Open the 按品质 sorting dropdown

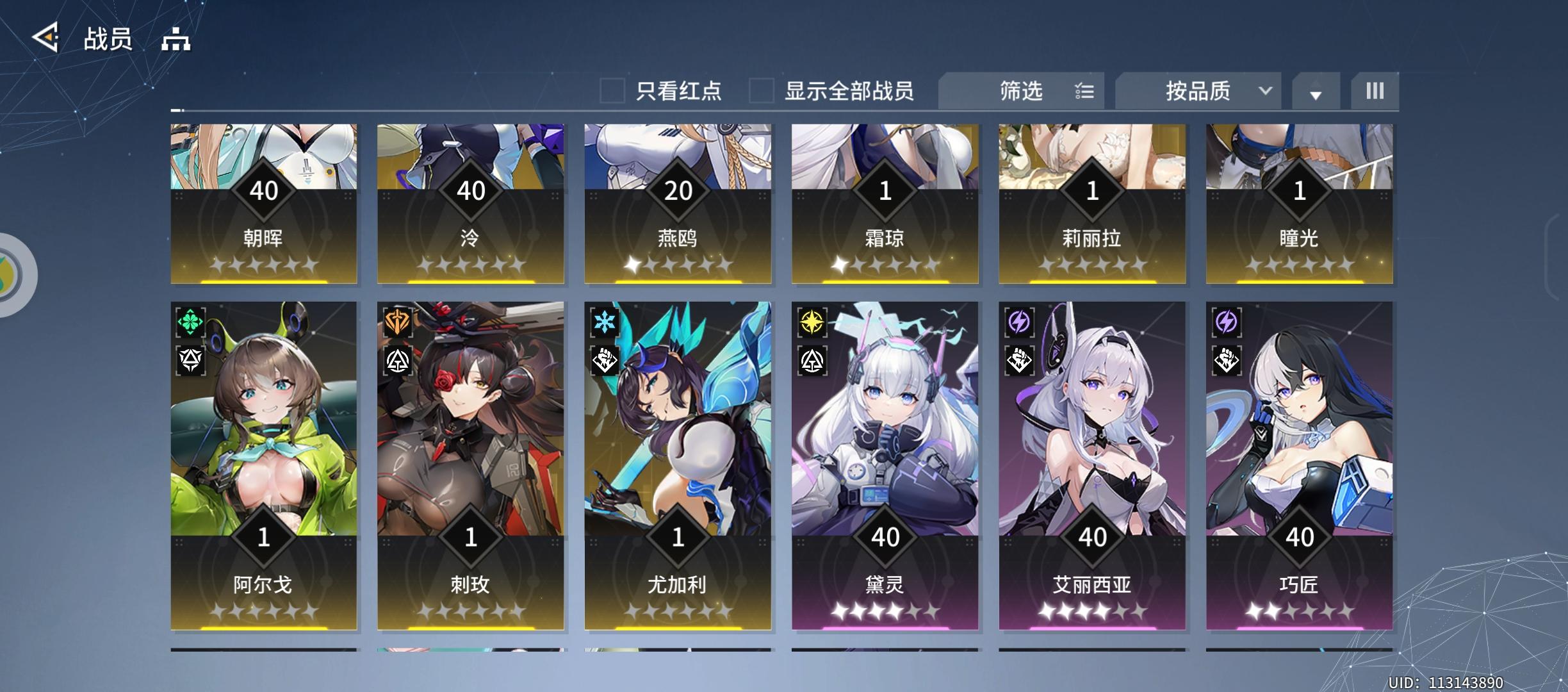pyautogui.click(x=1198, y=91)
